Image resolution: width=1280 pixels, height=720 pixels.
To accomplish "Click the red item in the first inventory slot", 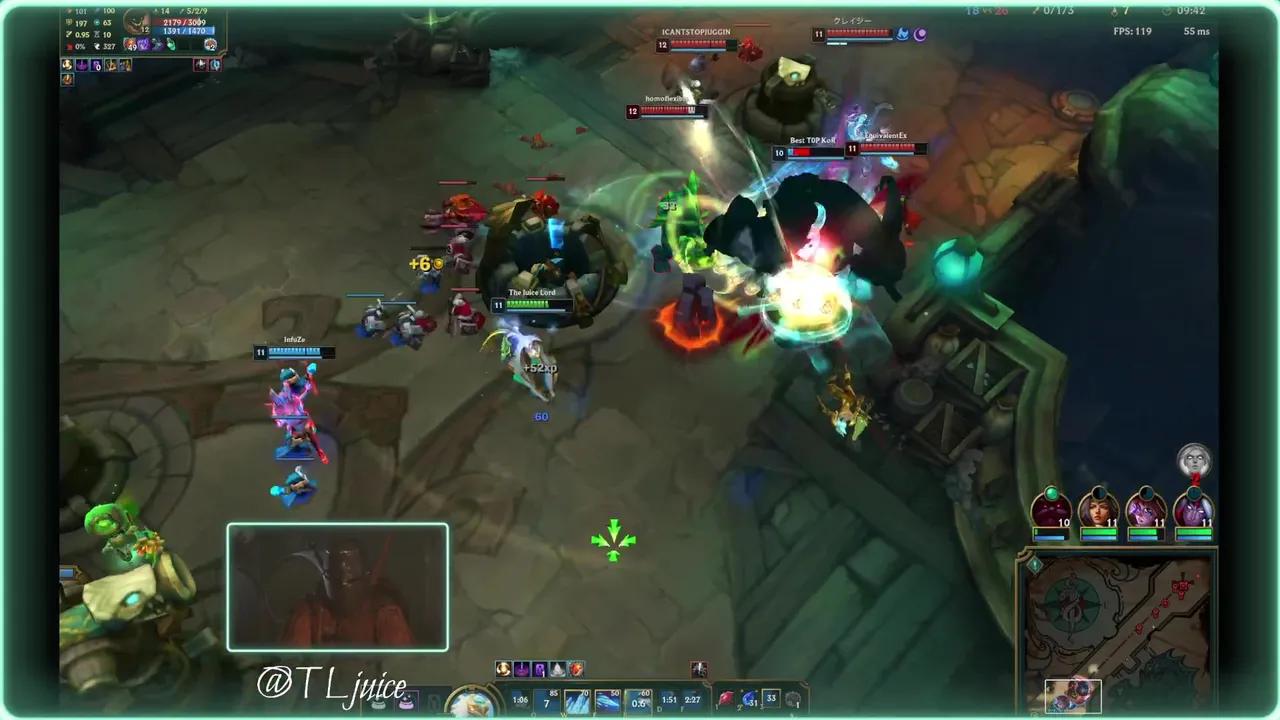I will [726, 700].
